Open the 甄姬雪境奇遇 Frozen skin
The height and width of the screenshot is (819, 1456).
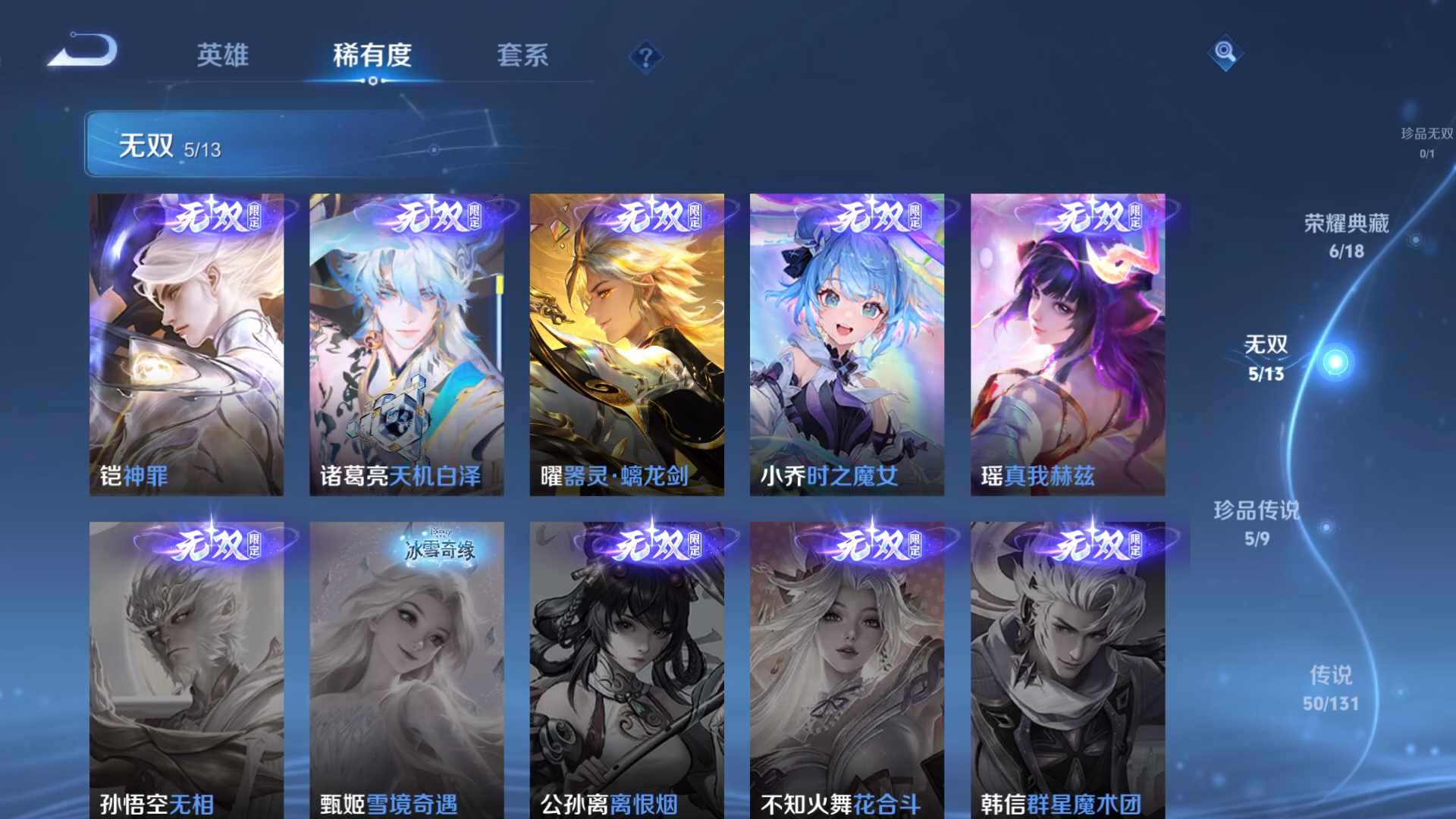coord(406,667)
